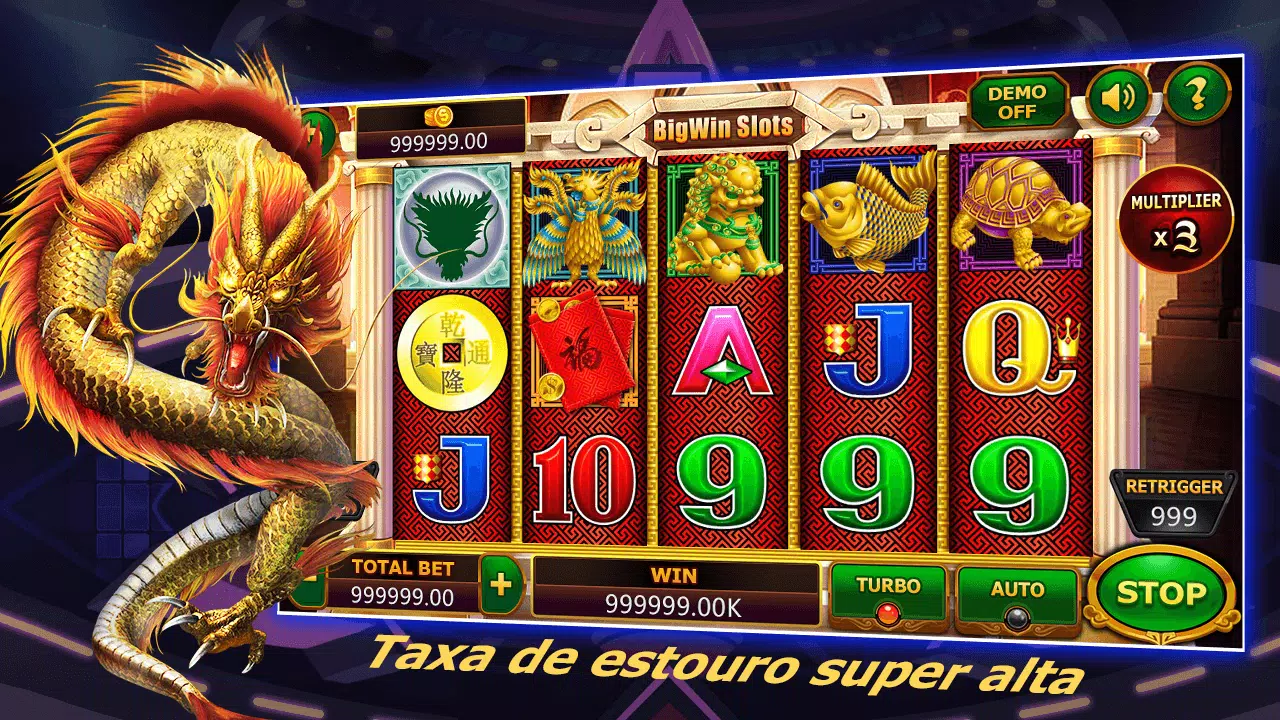Open help with question mark button
1280x720 pixels.
click(x=1196, y=94)
